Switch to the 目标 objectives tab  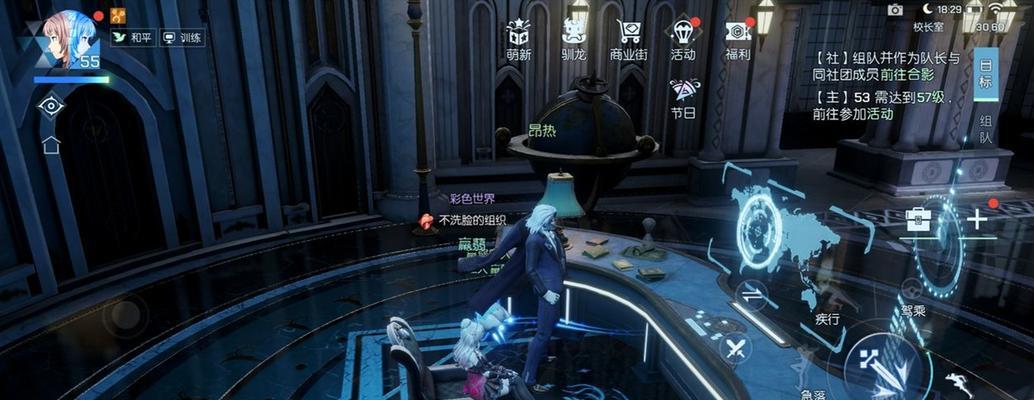[x=985, y=74]
